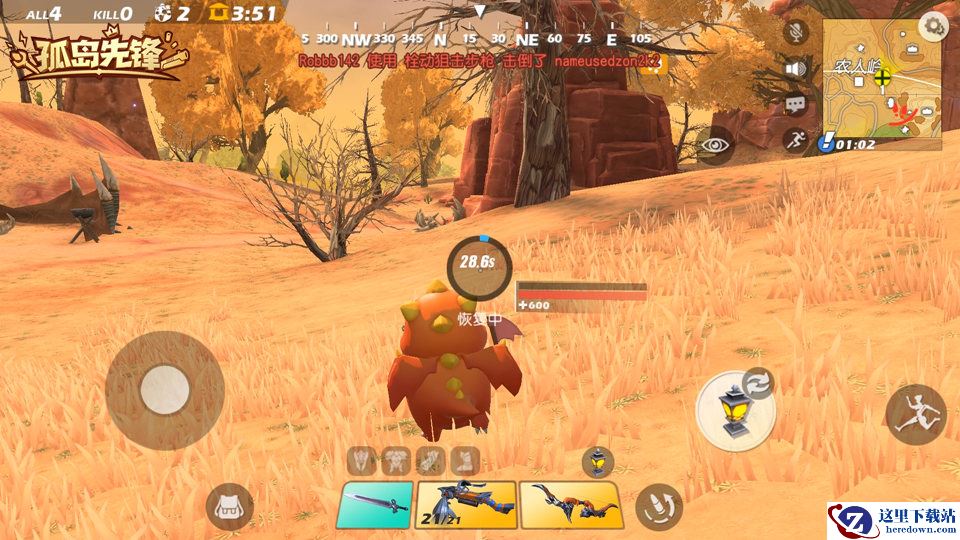Use the large lantern item button
960x540 pixels.
click(x=735, y=410)
